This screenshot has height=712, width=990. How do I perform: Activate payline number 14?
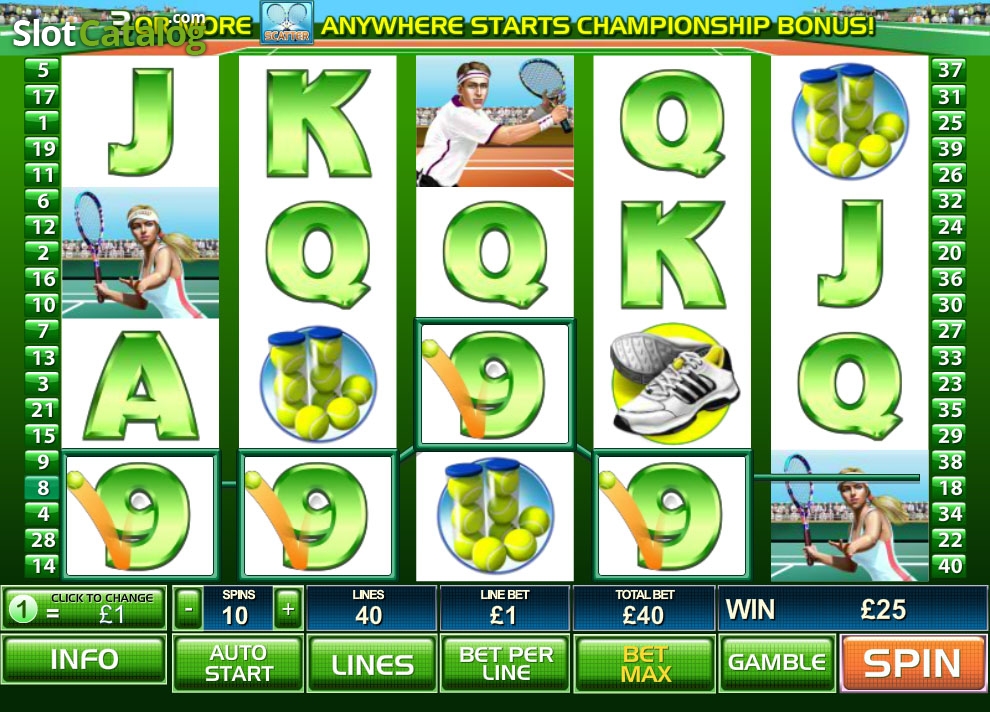[43, 566]
